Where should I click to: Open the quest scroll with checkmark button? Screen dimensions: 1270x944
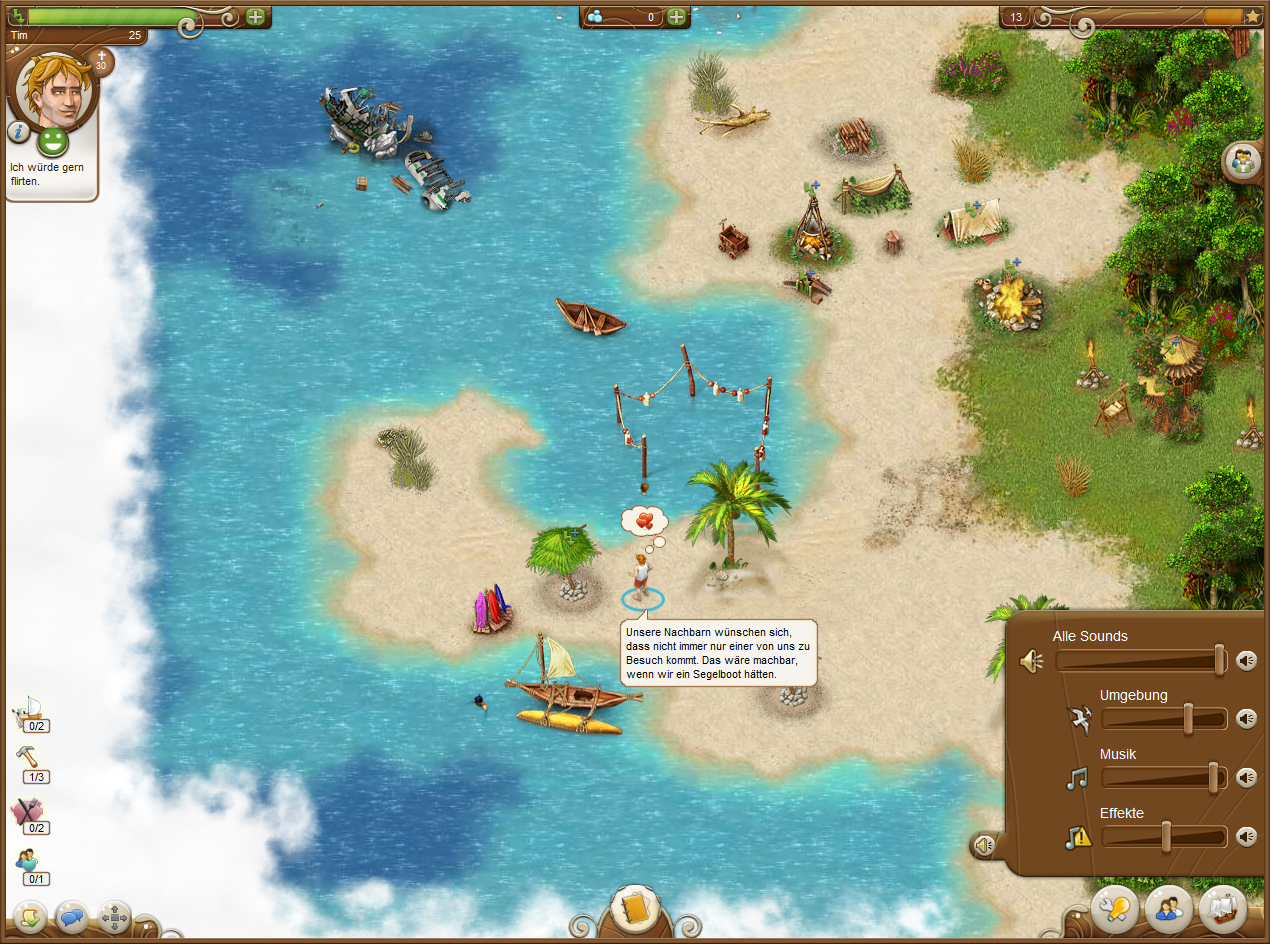tap(30, 916)
